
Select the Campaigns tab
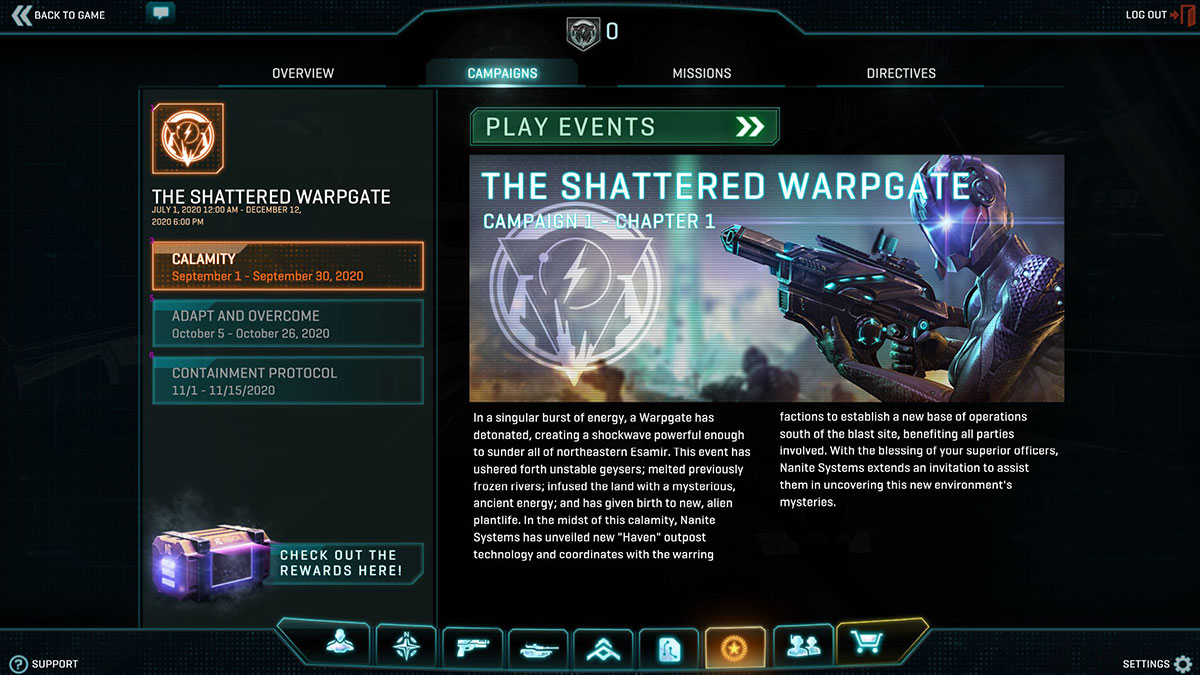pos(502,73)
